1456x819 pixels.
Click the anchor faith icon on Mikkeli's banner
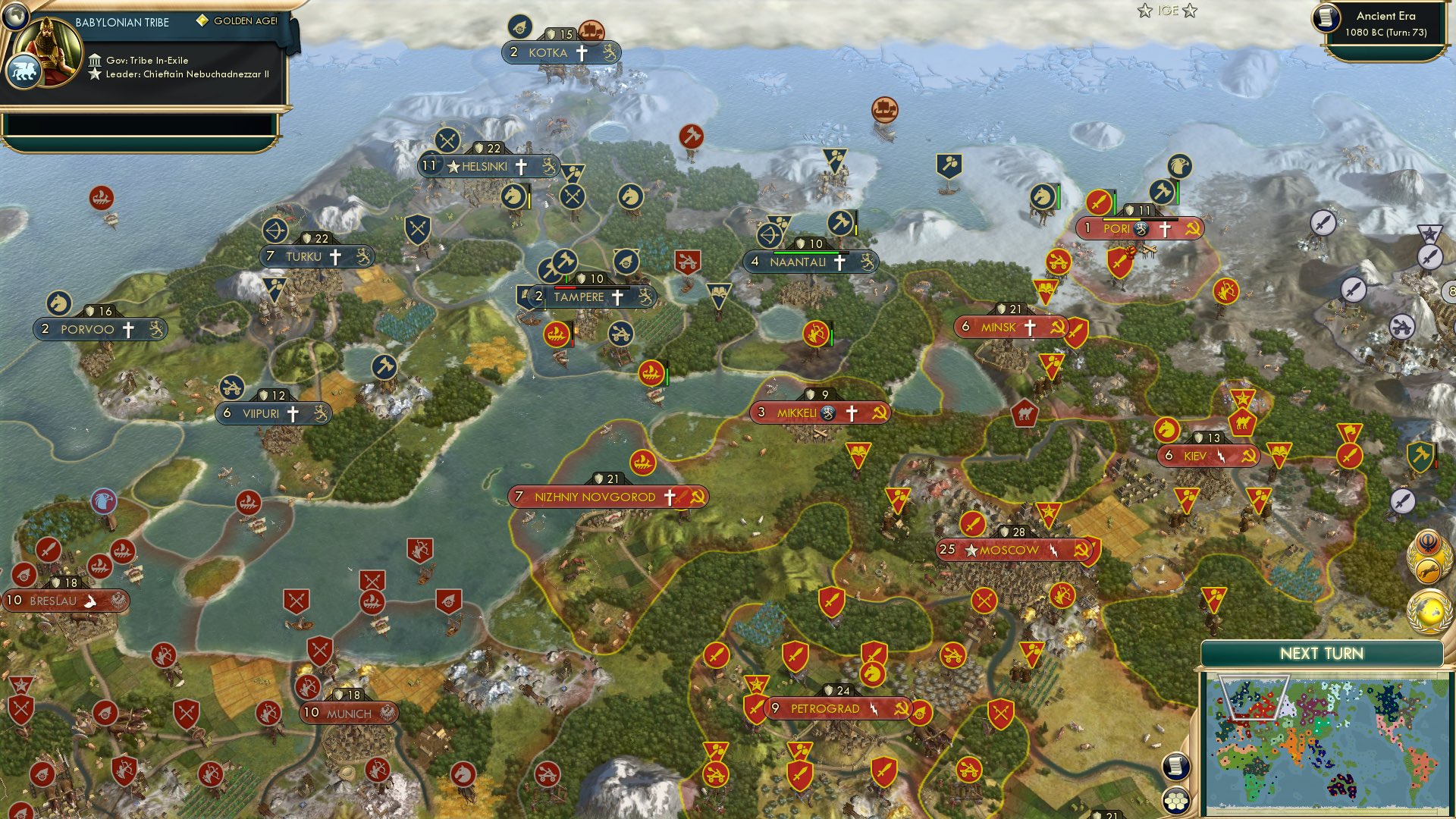[x=828, y=413]
